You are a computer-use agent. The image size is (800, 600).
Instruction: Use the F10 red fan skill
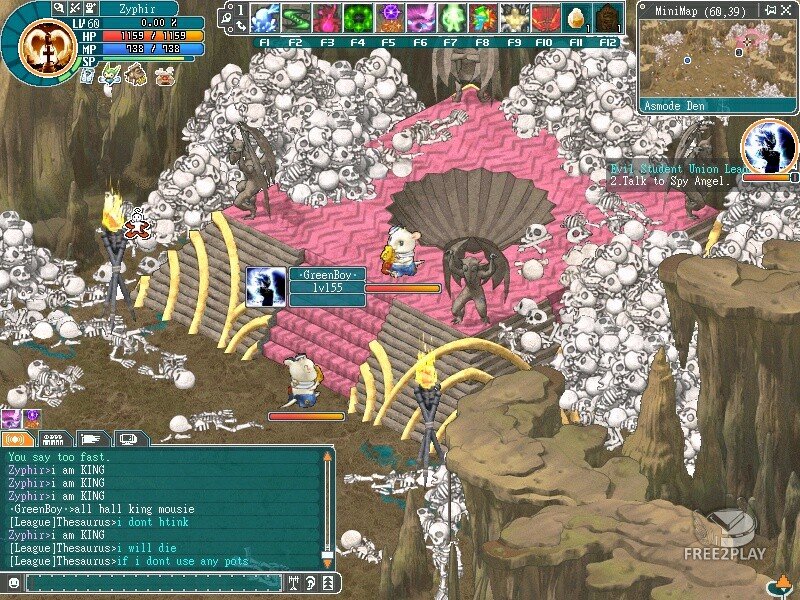coord(544,18)
